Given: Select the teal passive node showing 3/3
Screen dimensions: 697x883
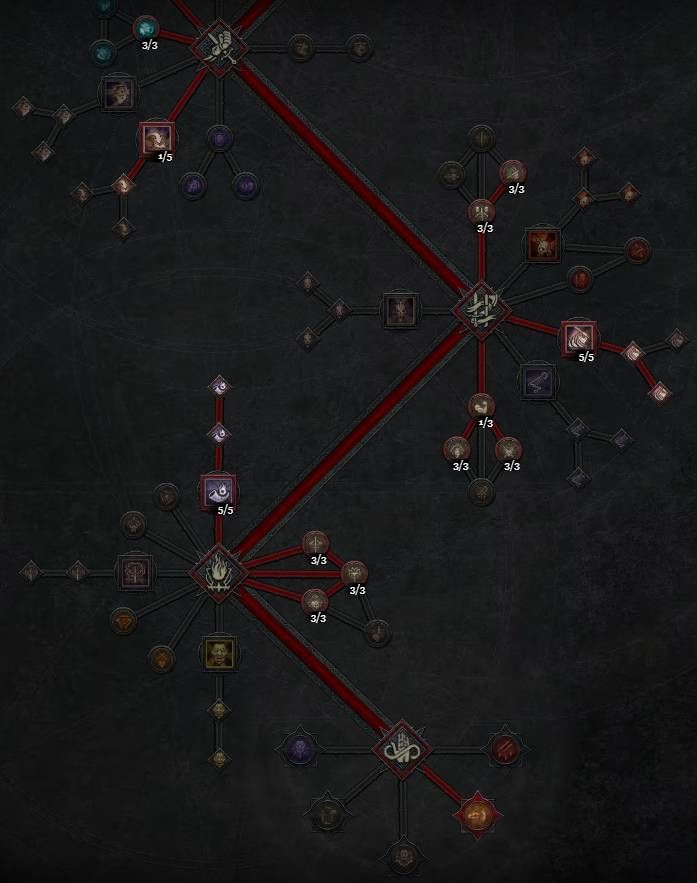Looking at the screenshot, I should pyautogui.click(x=146, y=28).
